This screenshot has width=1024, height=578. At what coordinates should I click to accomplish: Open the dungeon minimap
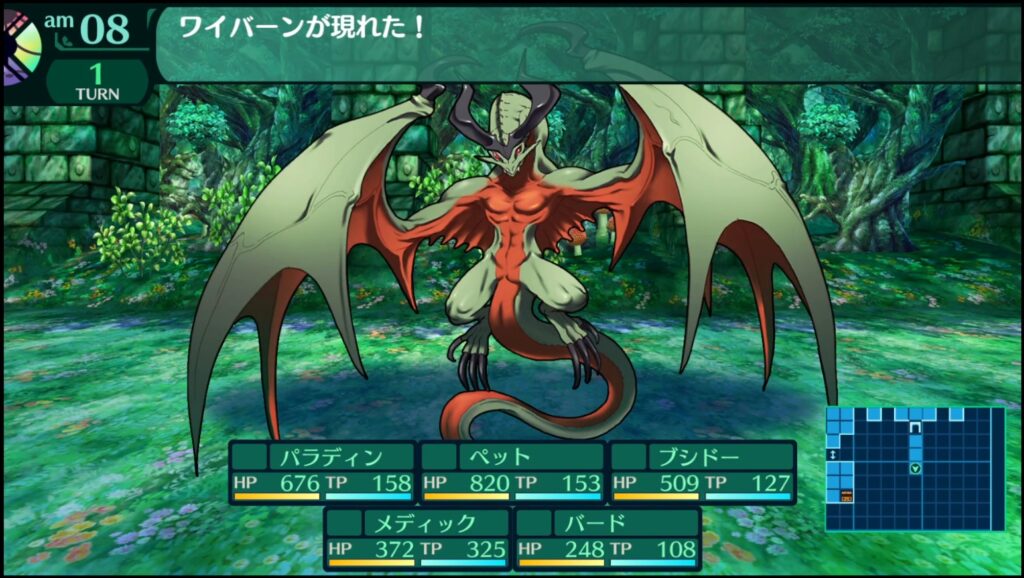(914, 468)
